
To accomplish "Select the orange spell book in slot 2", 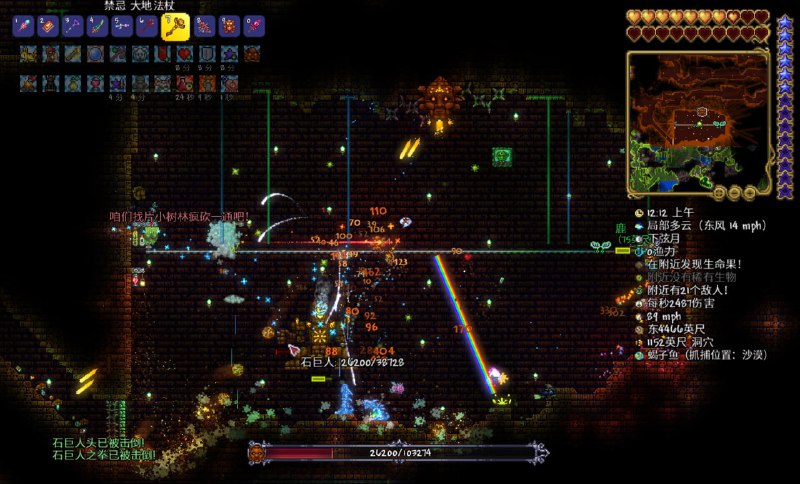I will pyautogui.click(x=47, y=26).
